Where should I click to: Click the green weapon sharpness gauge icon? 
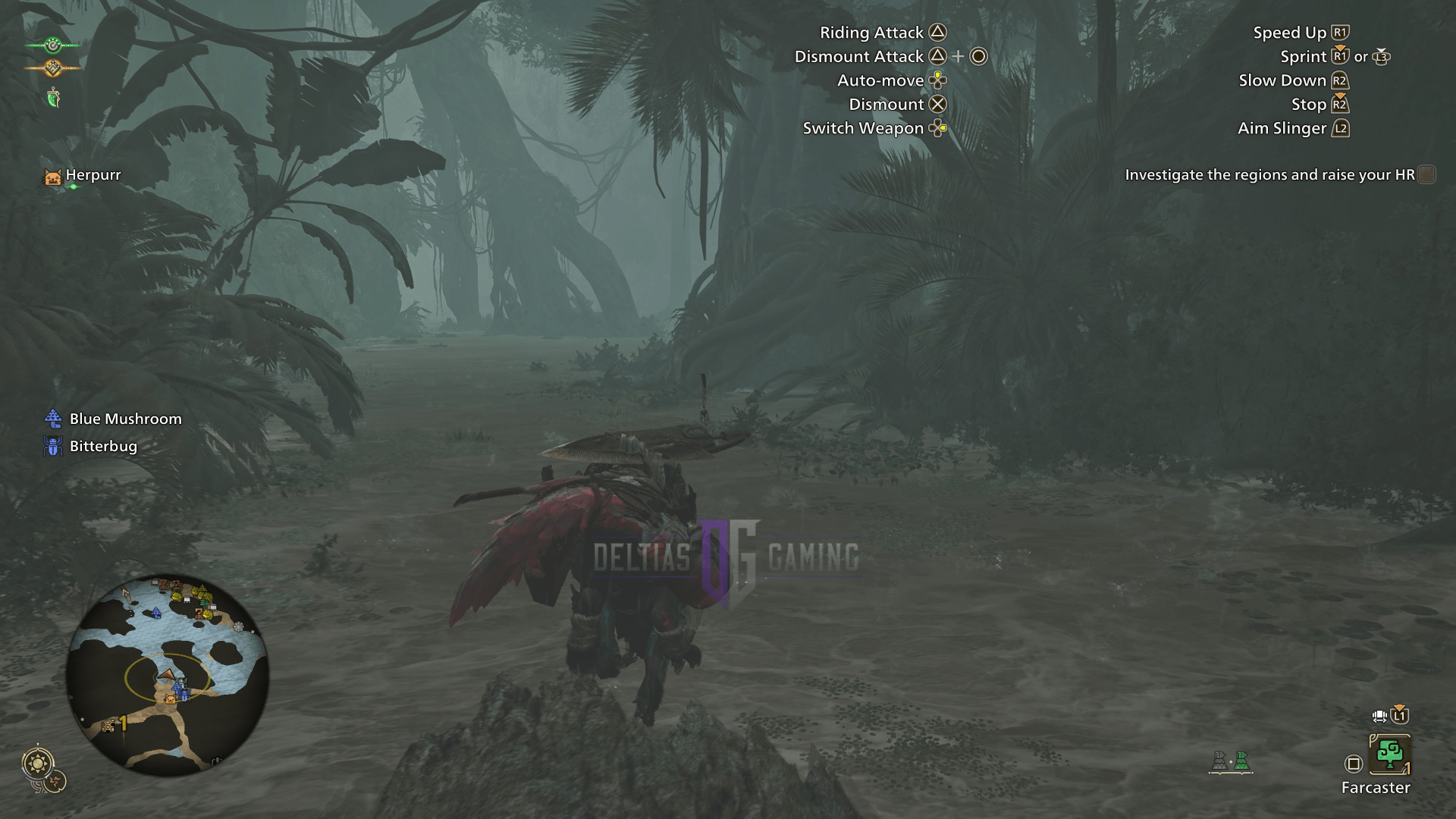pyautogui.click(x=52, y=45)
